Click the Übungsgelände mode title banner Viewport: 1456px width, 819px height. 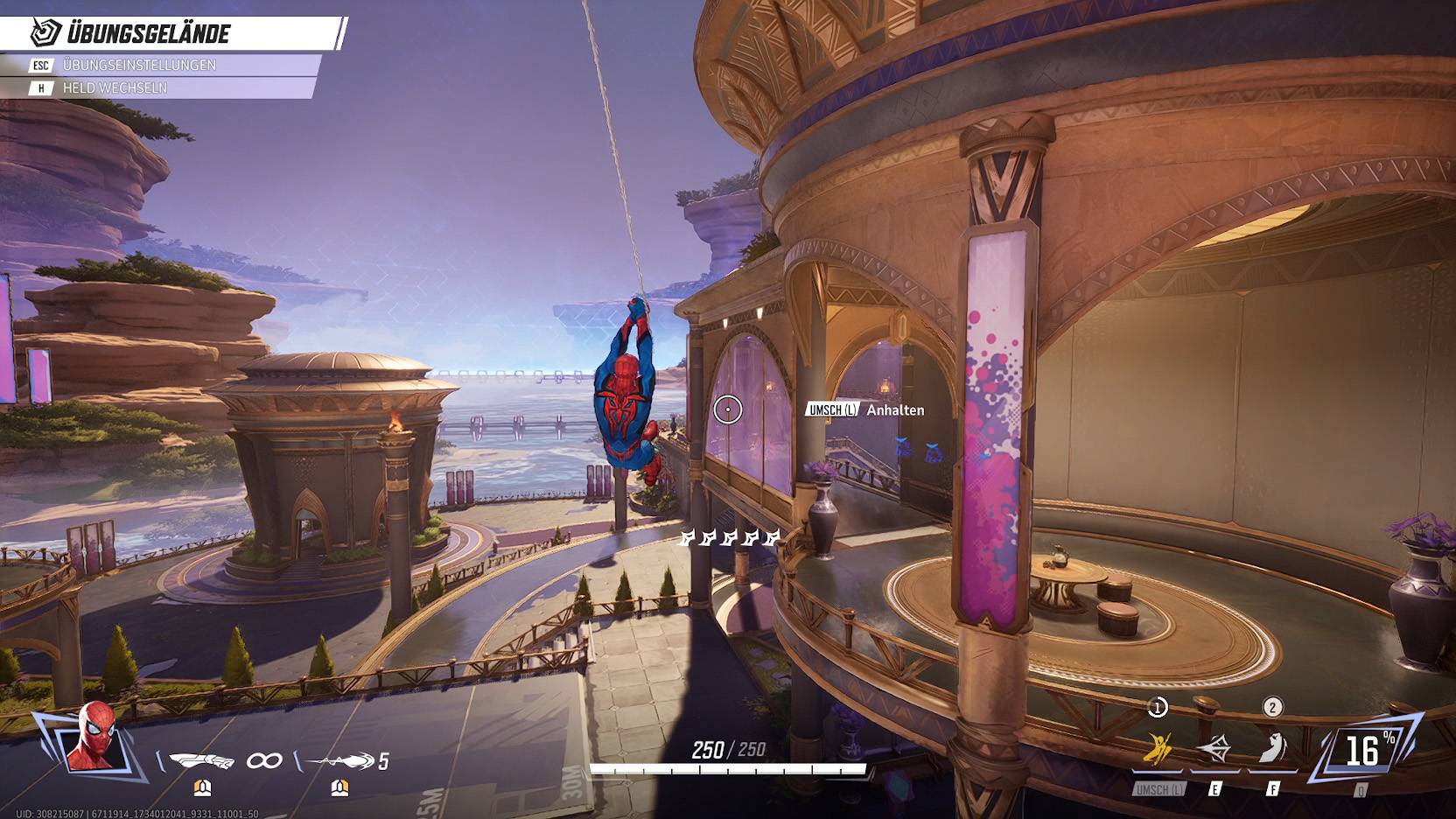point(149,34)
